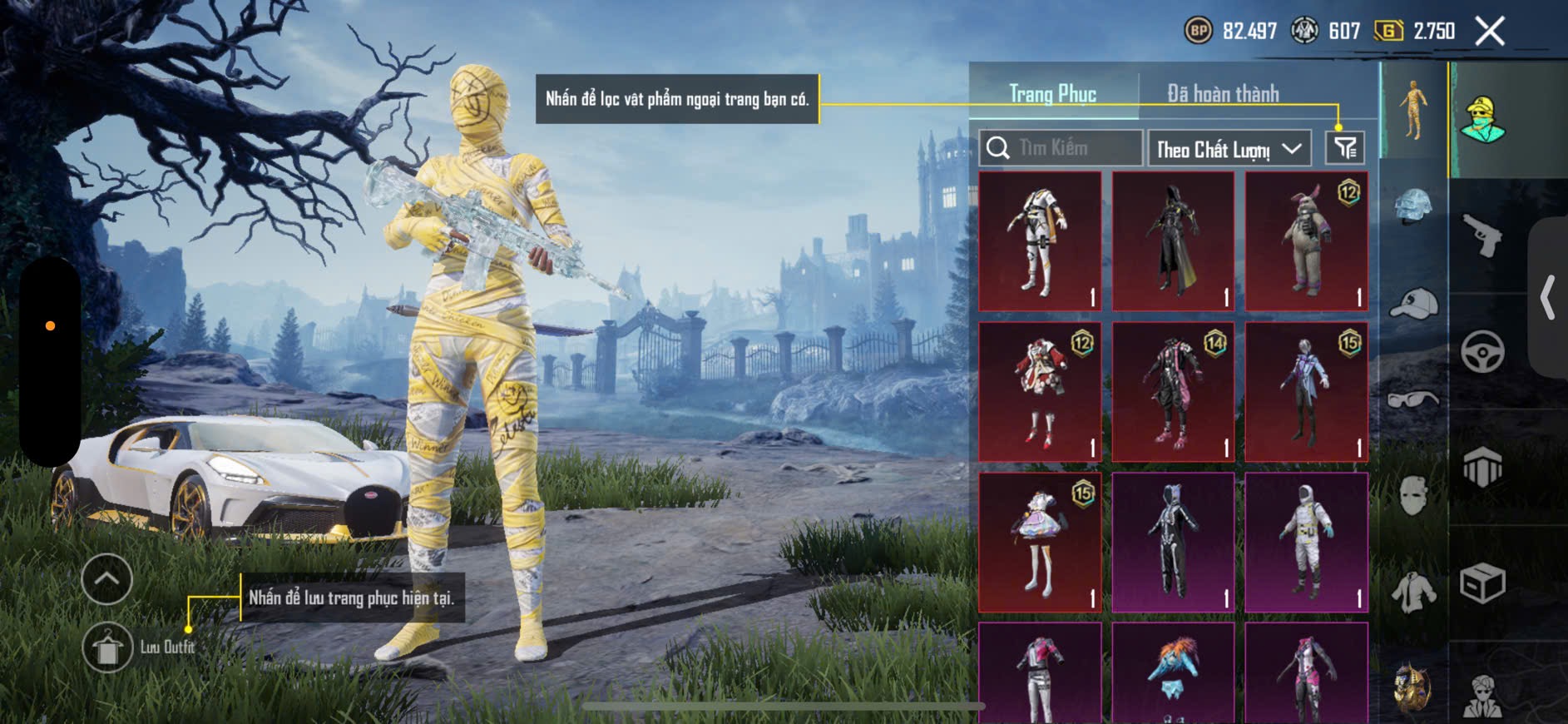Open the pistol weapon skins section
This screenshot has height=724, width=1568.
[1482, 236]
